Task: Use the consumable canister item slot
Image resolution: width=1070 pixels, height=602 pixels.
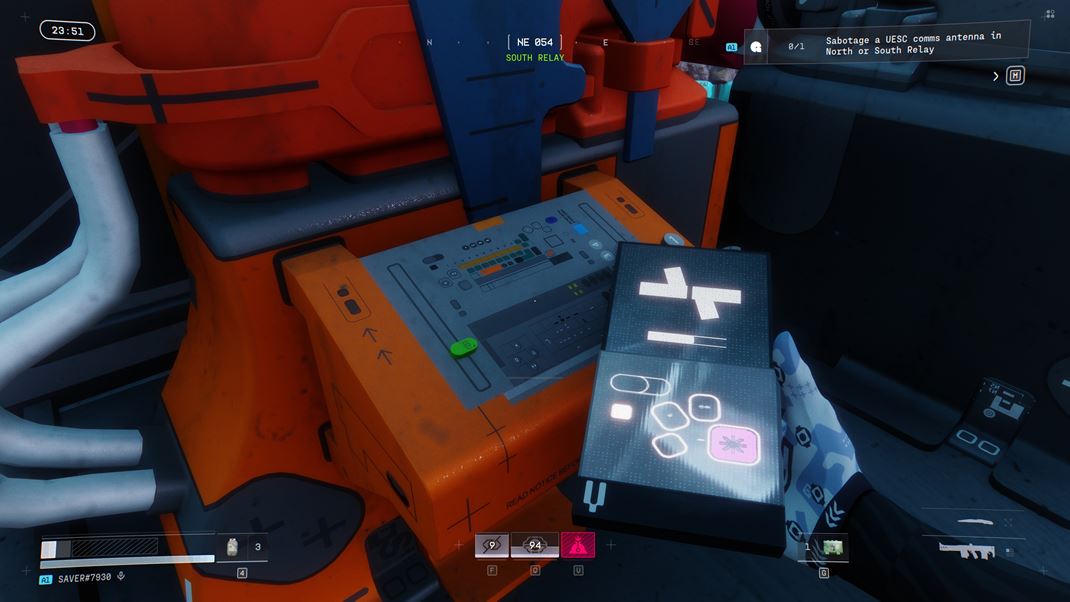Action: tap(232, 547)
